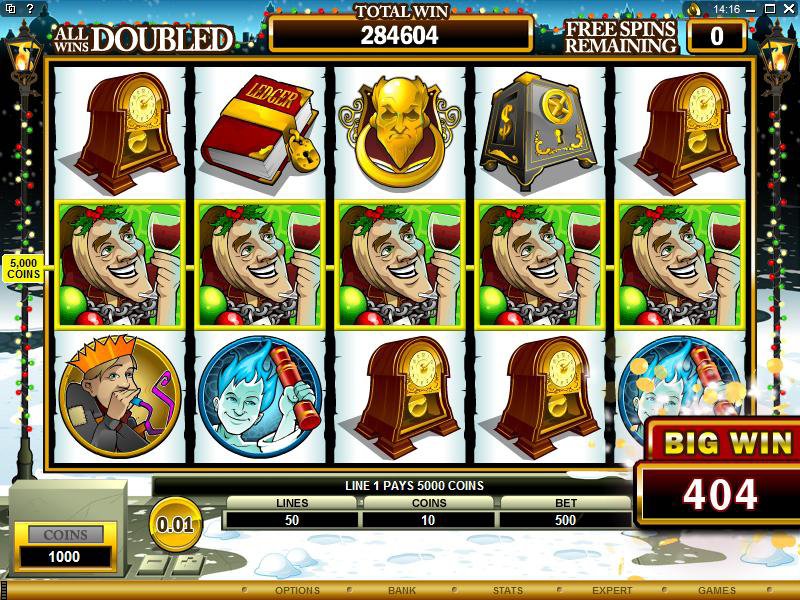Open the Games menu
This screenshot has height=600, width=800.
[716, 590]
